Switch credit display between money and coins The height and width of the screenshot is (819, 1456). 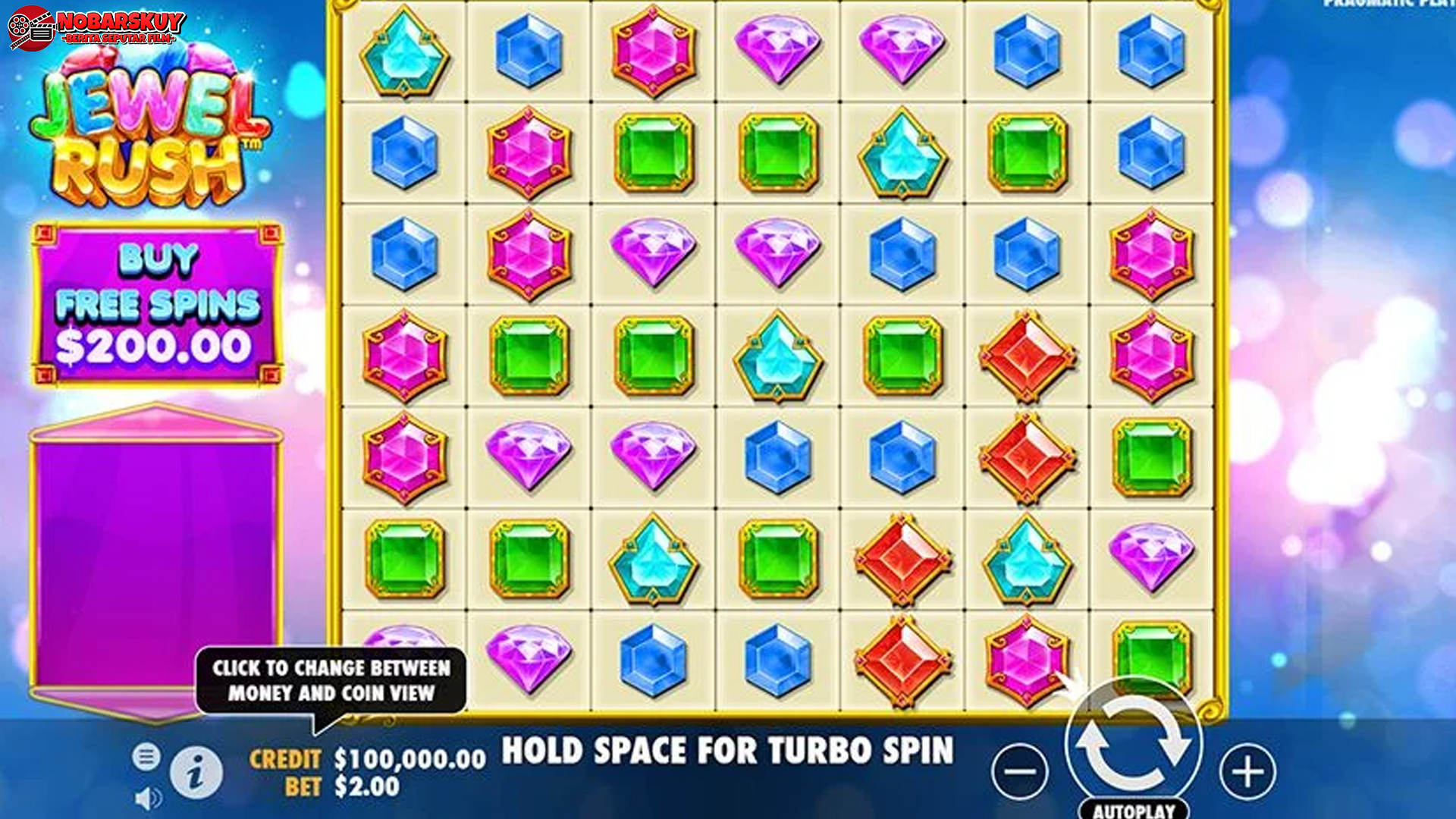pos(368,759)
